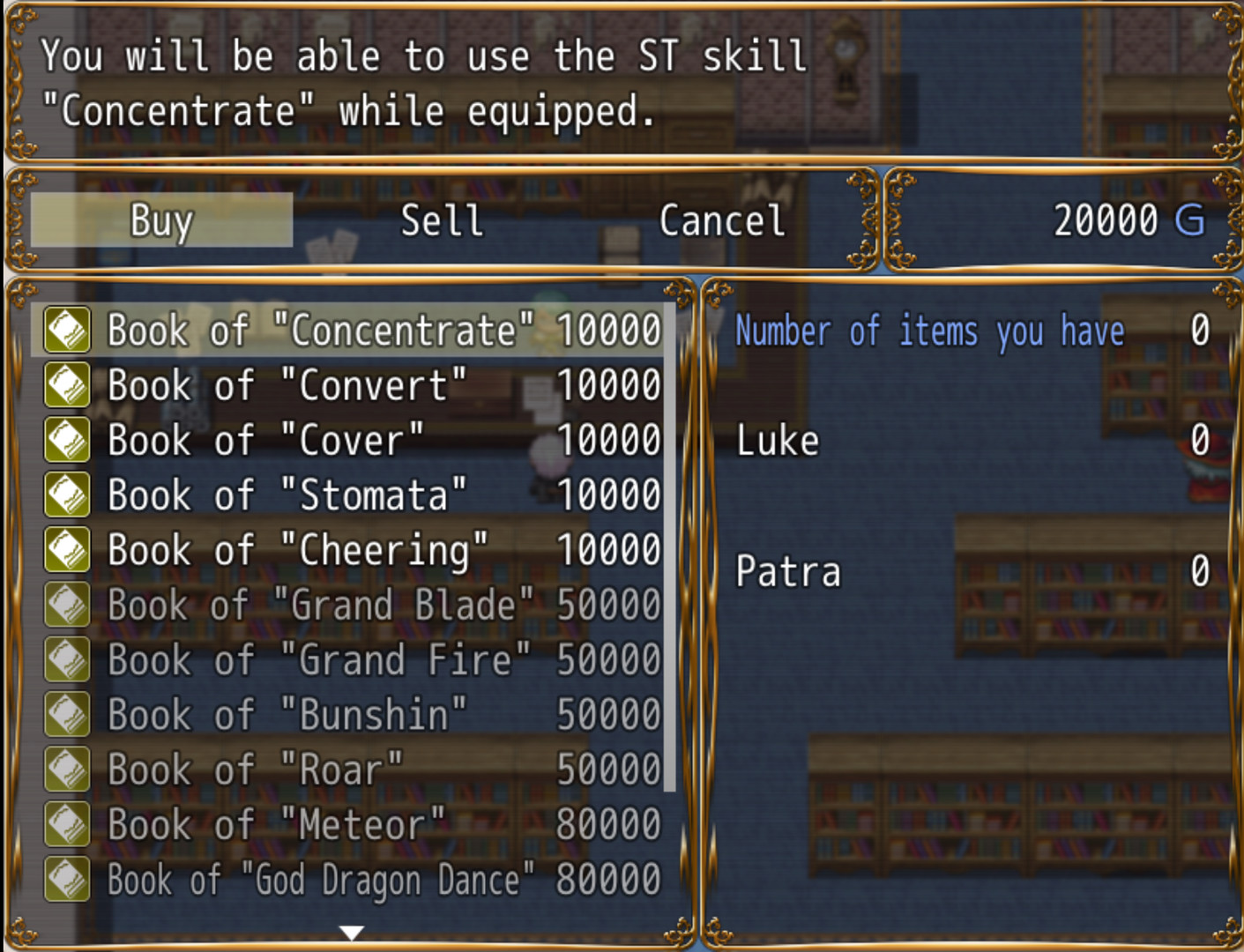Click the down arrow below the item list

350,930
